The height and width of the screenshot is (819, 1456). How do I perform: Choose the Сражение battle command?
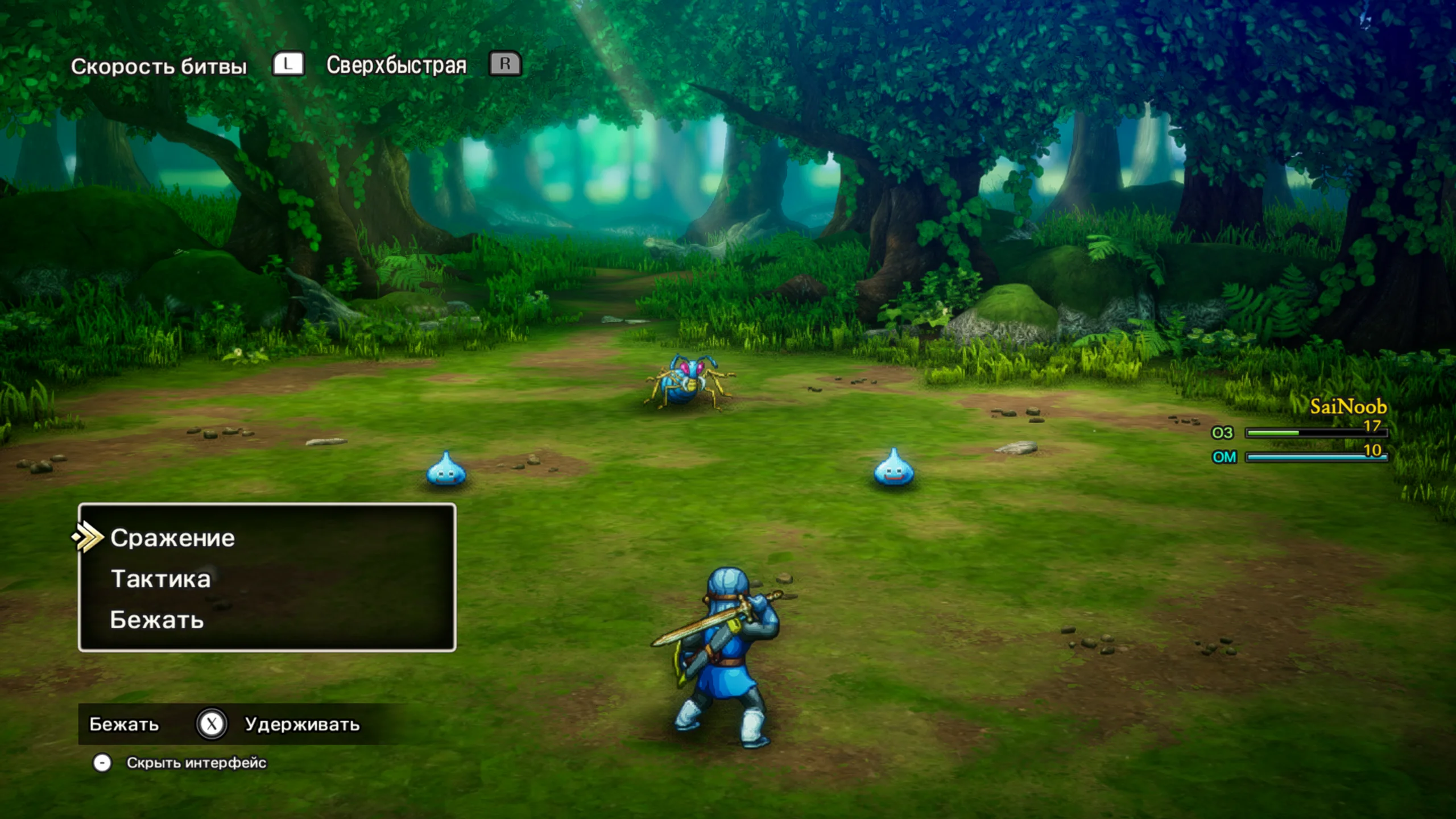[172, 538]
